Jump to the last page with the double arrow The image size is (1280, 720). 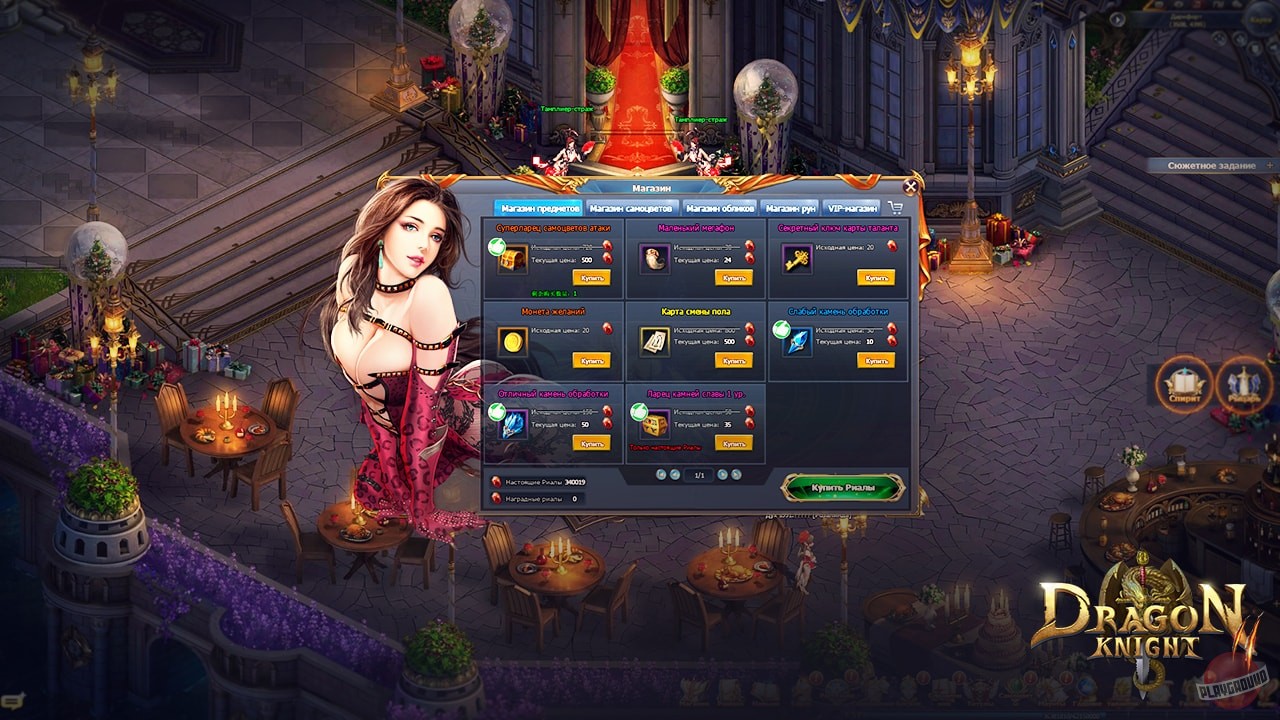pyautogui.click(x=737, y=475)
